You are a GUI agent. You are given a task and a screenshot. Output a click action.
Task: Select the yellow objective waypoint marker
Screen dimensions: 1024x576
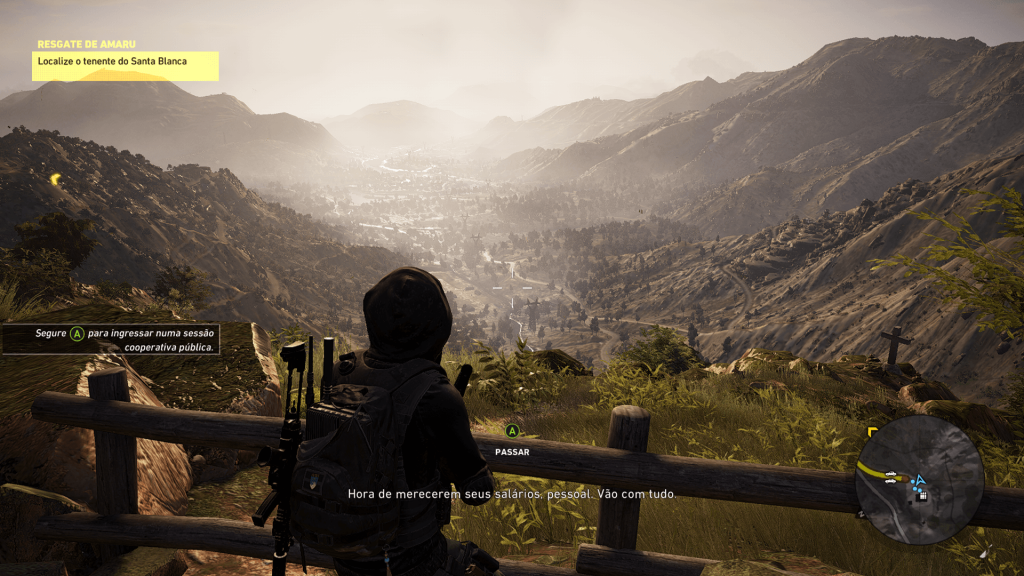pyautogui.click(x=56, y=179)
